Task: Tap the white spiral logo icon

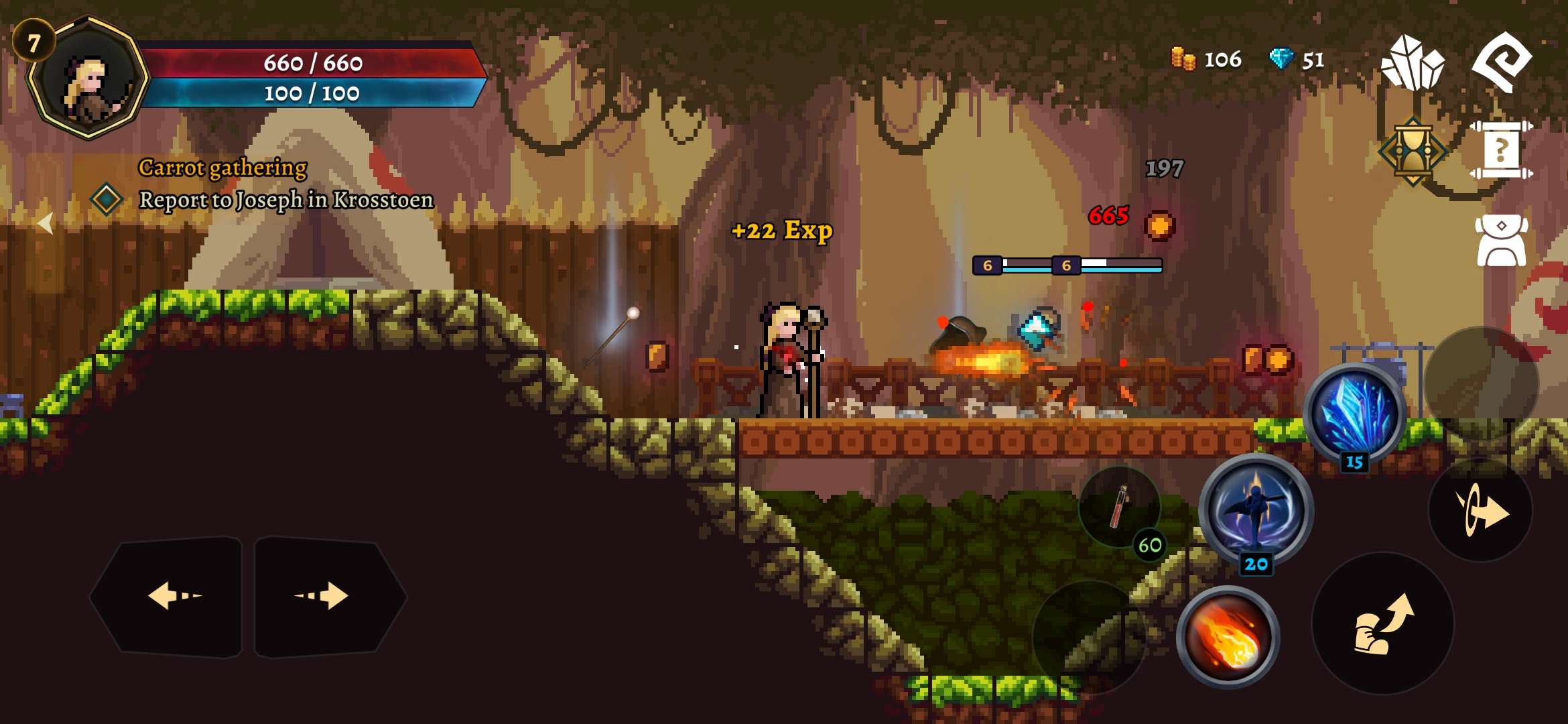Action: 1501,62
